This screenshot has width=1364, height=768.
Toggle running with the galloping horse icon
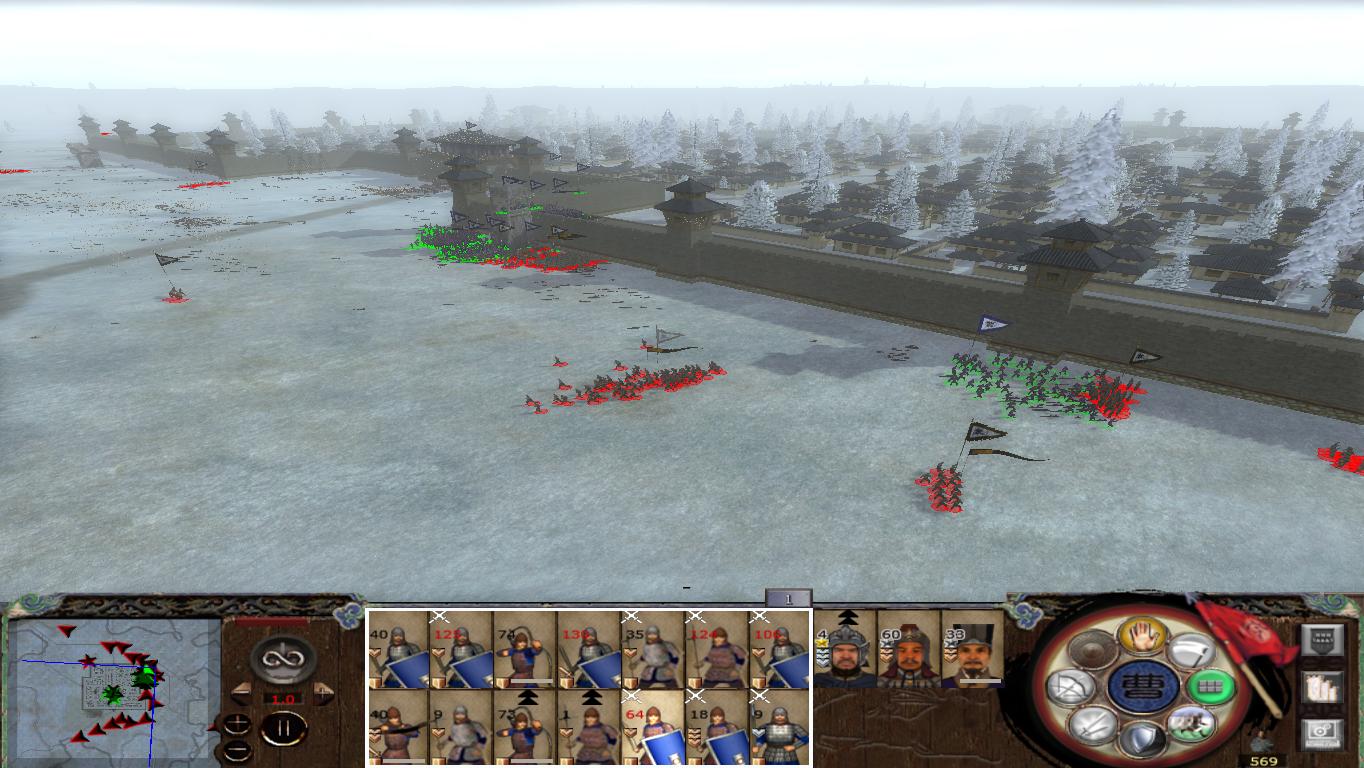(x=1190, y=721)
